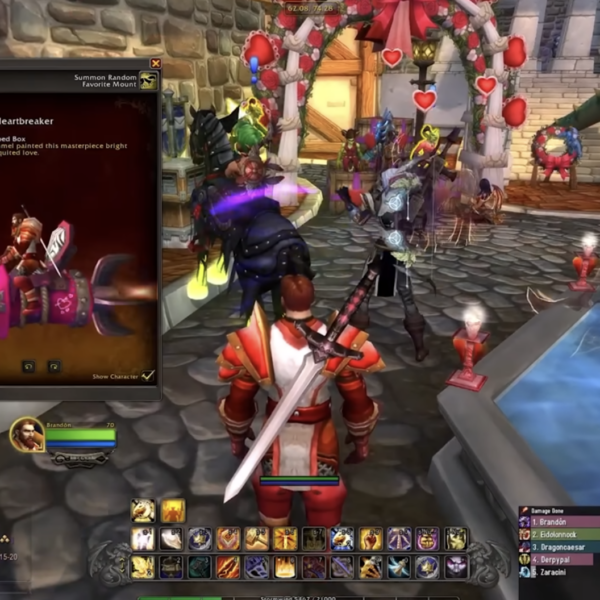Screen dimensions: 600x600
Task: Cast the last ability in the top action bar
Action: [456, 539]
